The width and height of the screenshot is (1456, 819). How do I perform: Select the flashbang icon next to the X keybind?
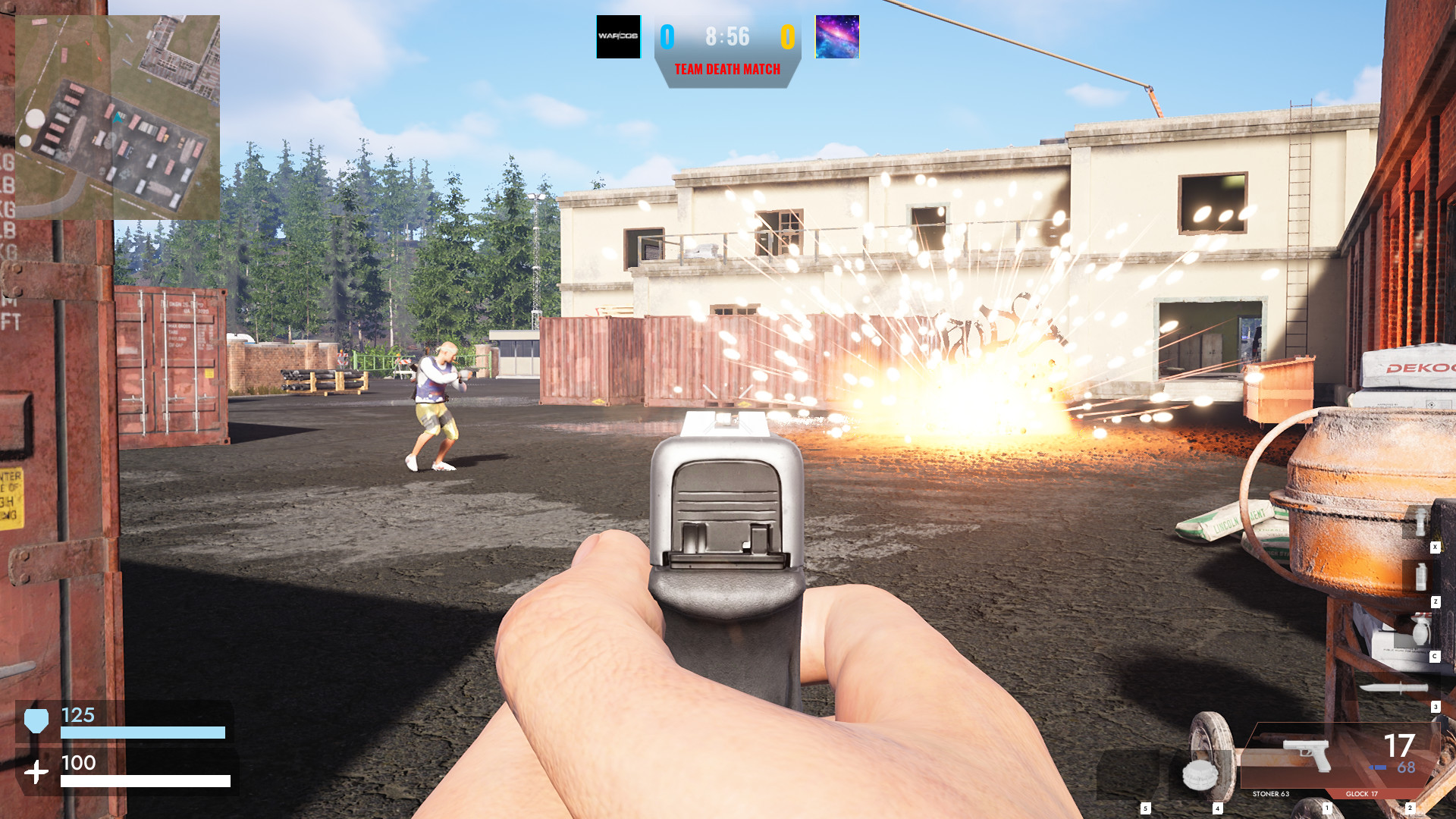click(x=1420, y=522)
